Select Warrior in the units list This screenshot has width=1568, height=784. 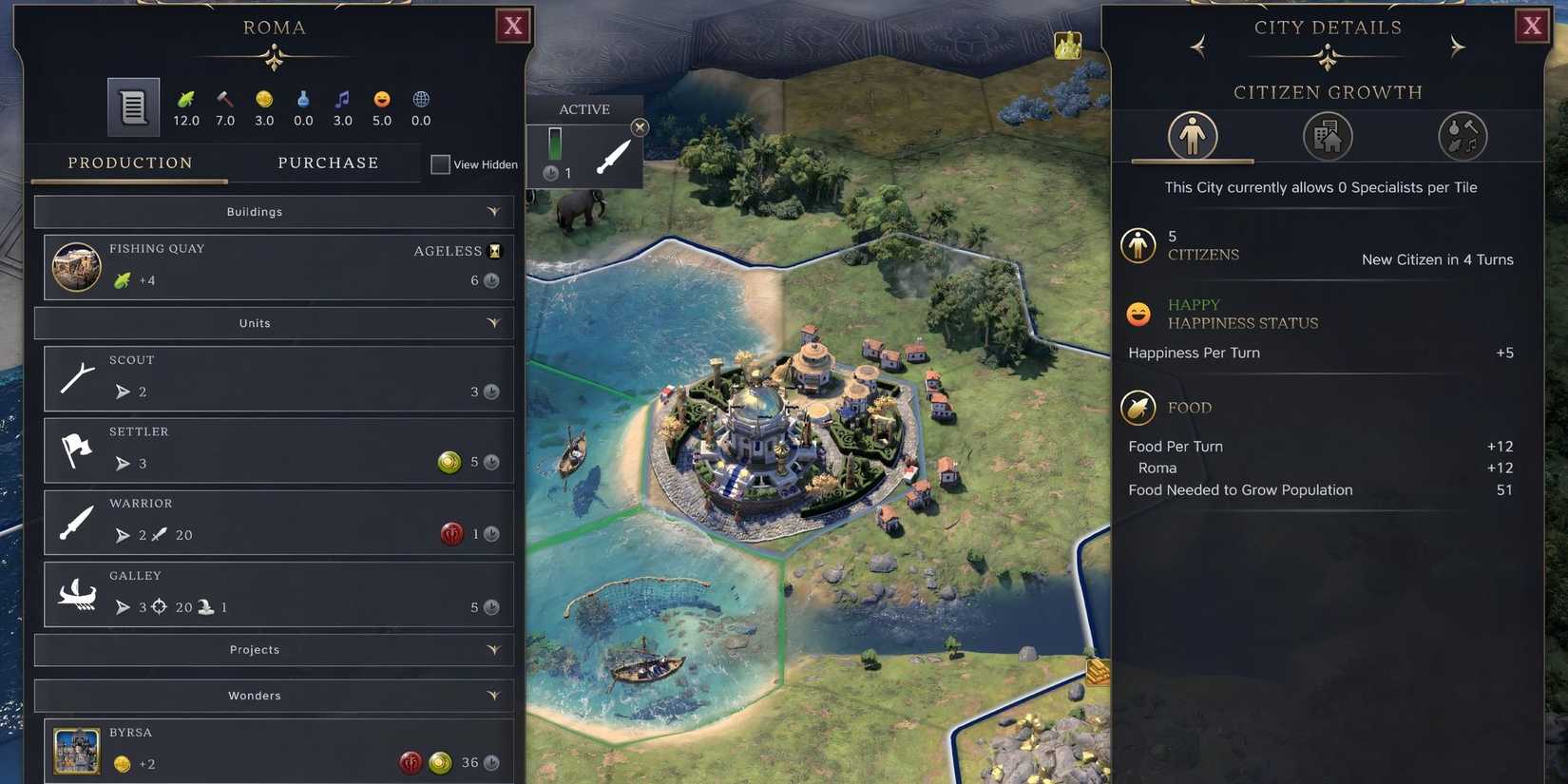(x=277, y=522)
